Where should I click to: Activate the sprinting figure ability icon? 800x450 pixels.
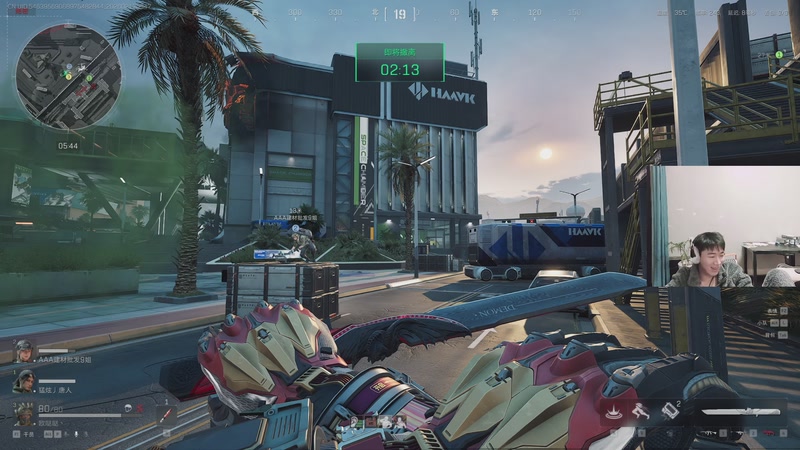click(x=641, y=411)
